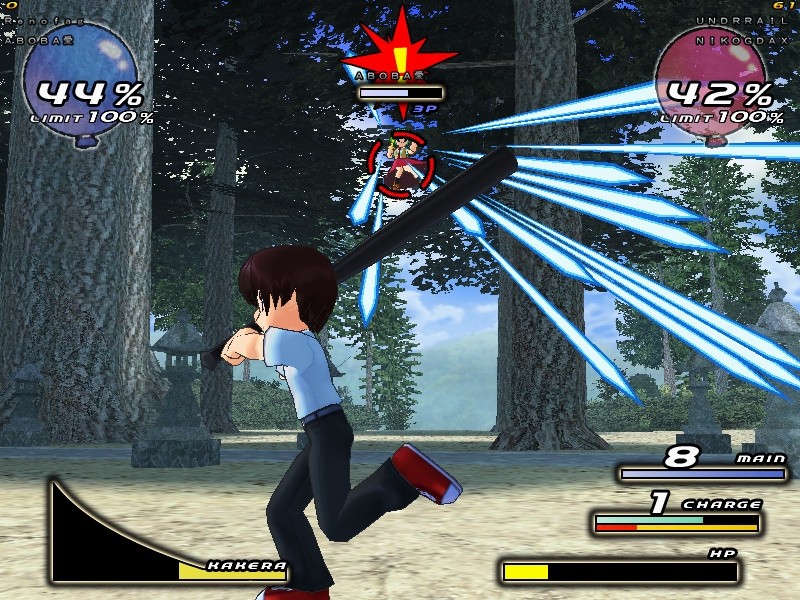Click the red balloon opponent icon
The height and width of the screenshot is (600, 800).
click(712, 80)
